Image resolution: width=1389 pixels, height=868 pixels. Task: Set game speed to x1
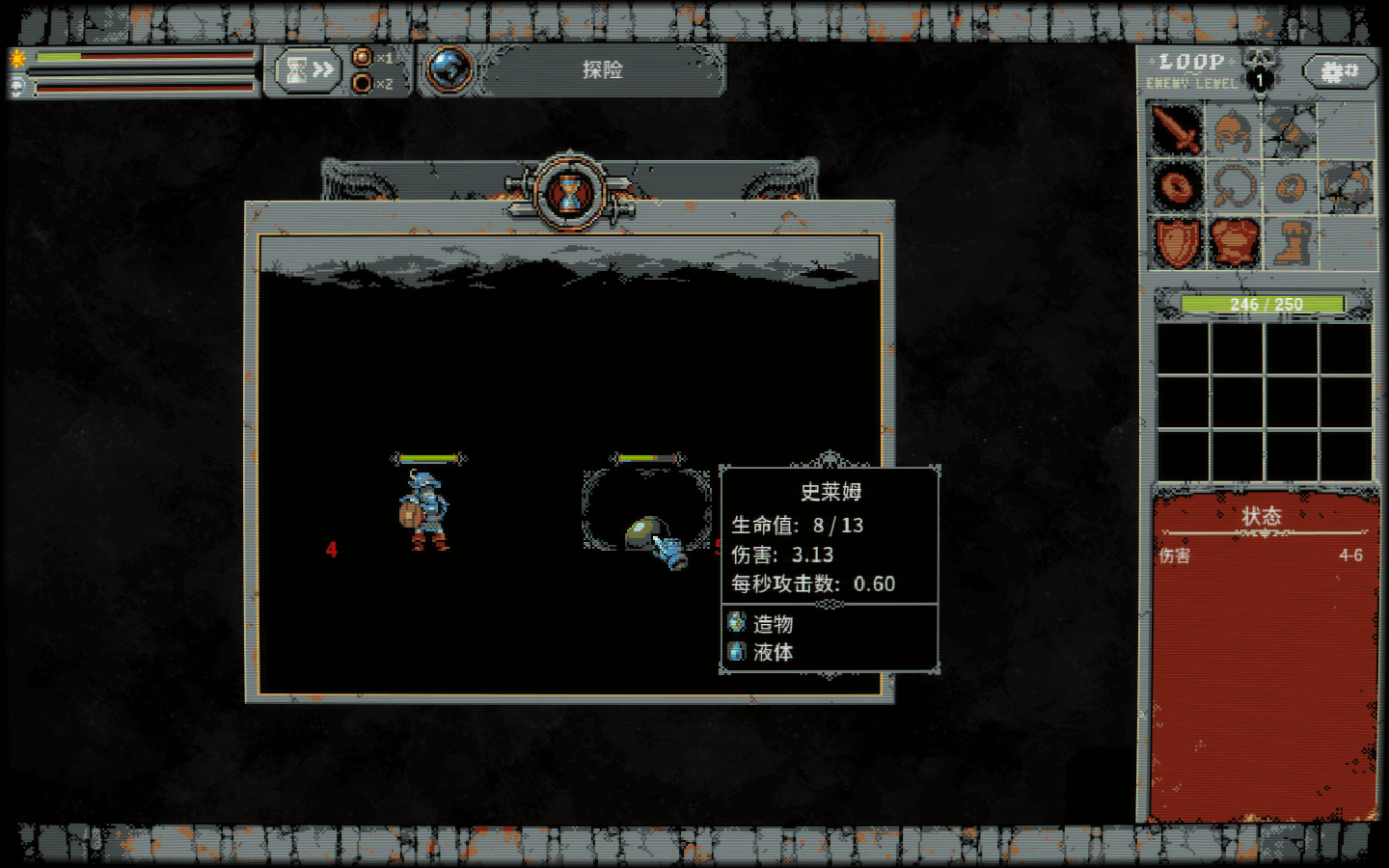(x=363, y=58)
